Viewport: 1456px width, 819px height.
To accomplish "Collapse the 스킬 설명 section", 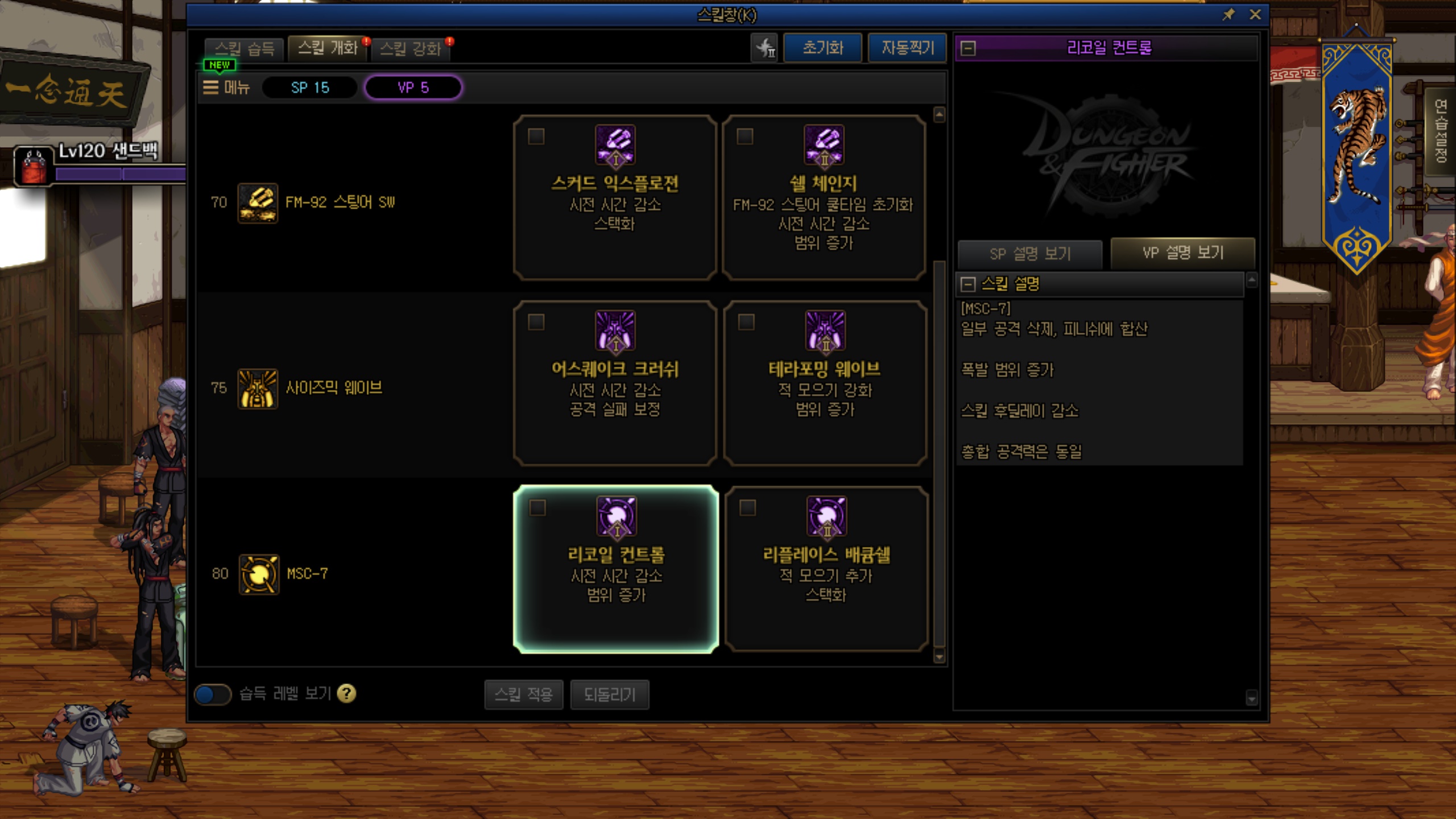I will click(967, 284).
